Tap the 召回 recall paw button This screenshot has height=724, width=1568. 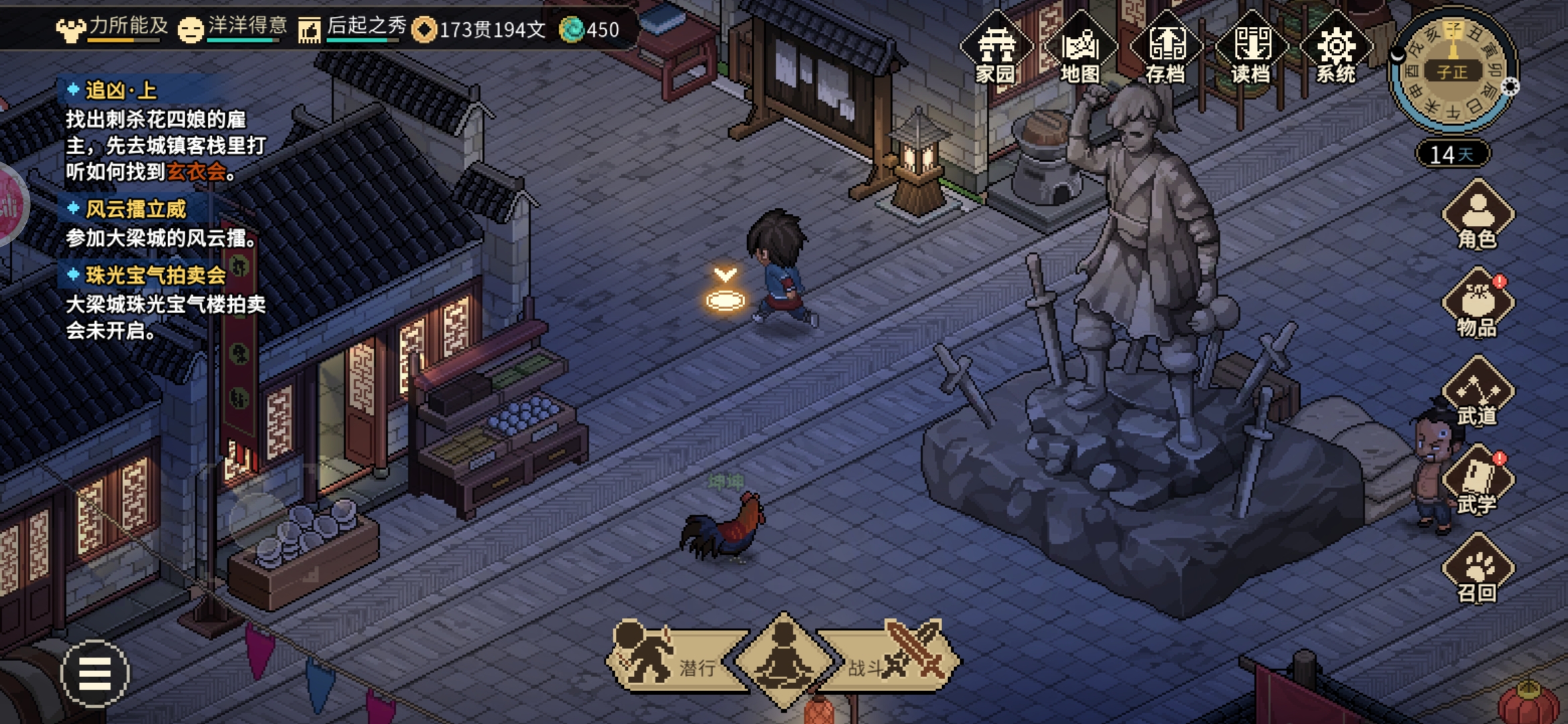pyautogui.click(x=1478, y=570)
